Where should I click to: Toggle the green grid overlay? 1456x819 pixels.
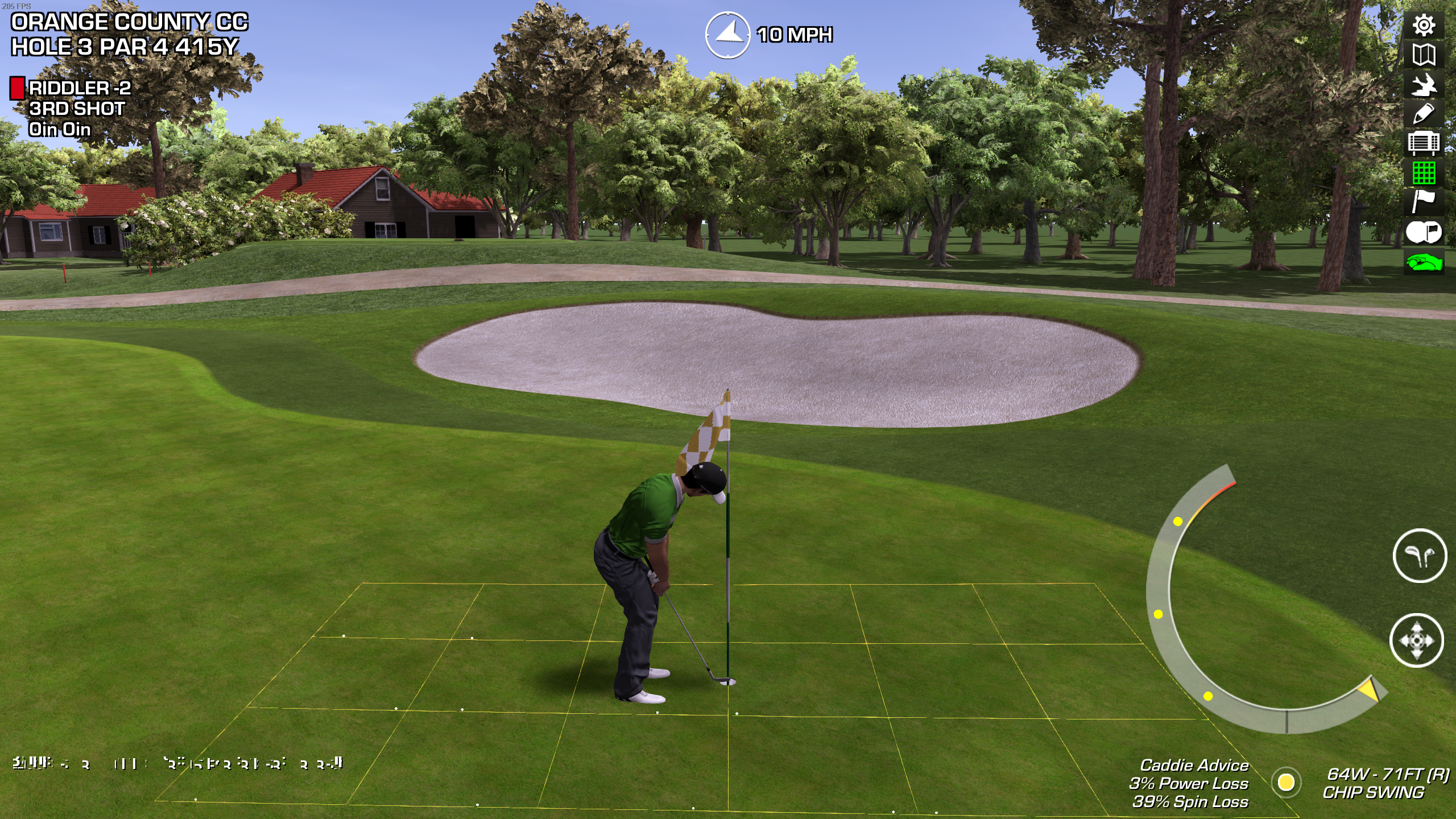coord(1424,173)
